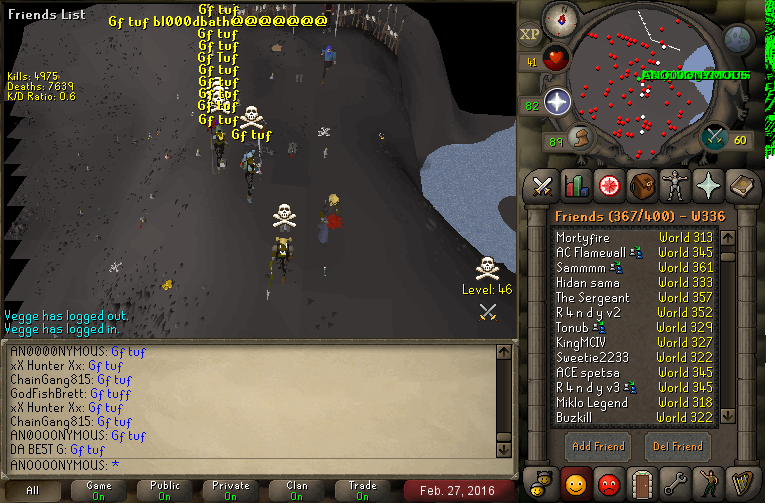Open the Combat Options tab
This screenshot has width=775, height=504.
pos(542,185)
